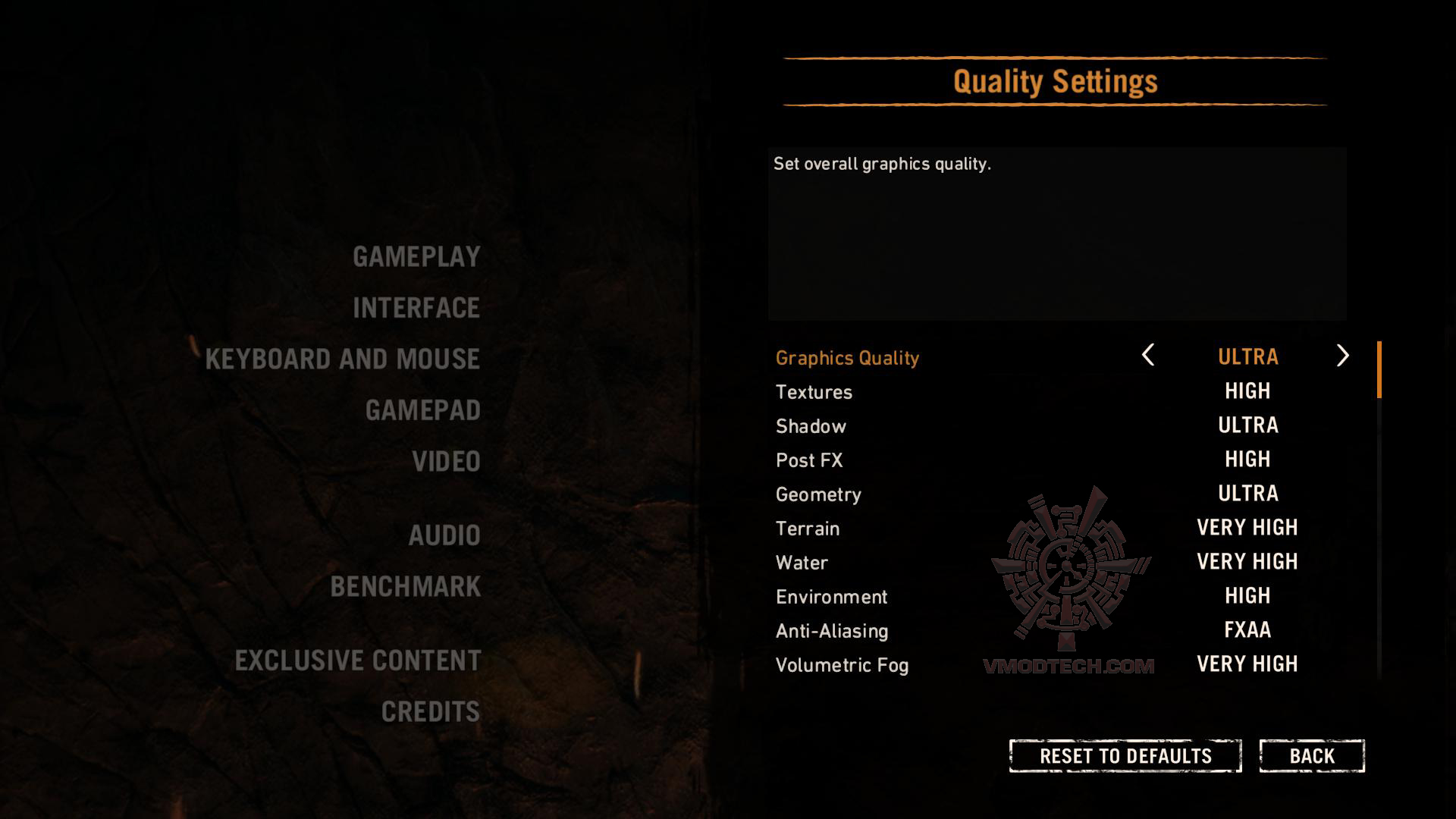This screenshot has height=819, width=1456.
Task: Open the Exclusive Content menu
Action: (358, 661)
